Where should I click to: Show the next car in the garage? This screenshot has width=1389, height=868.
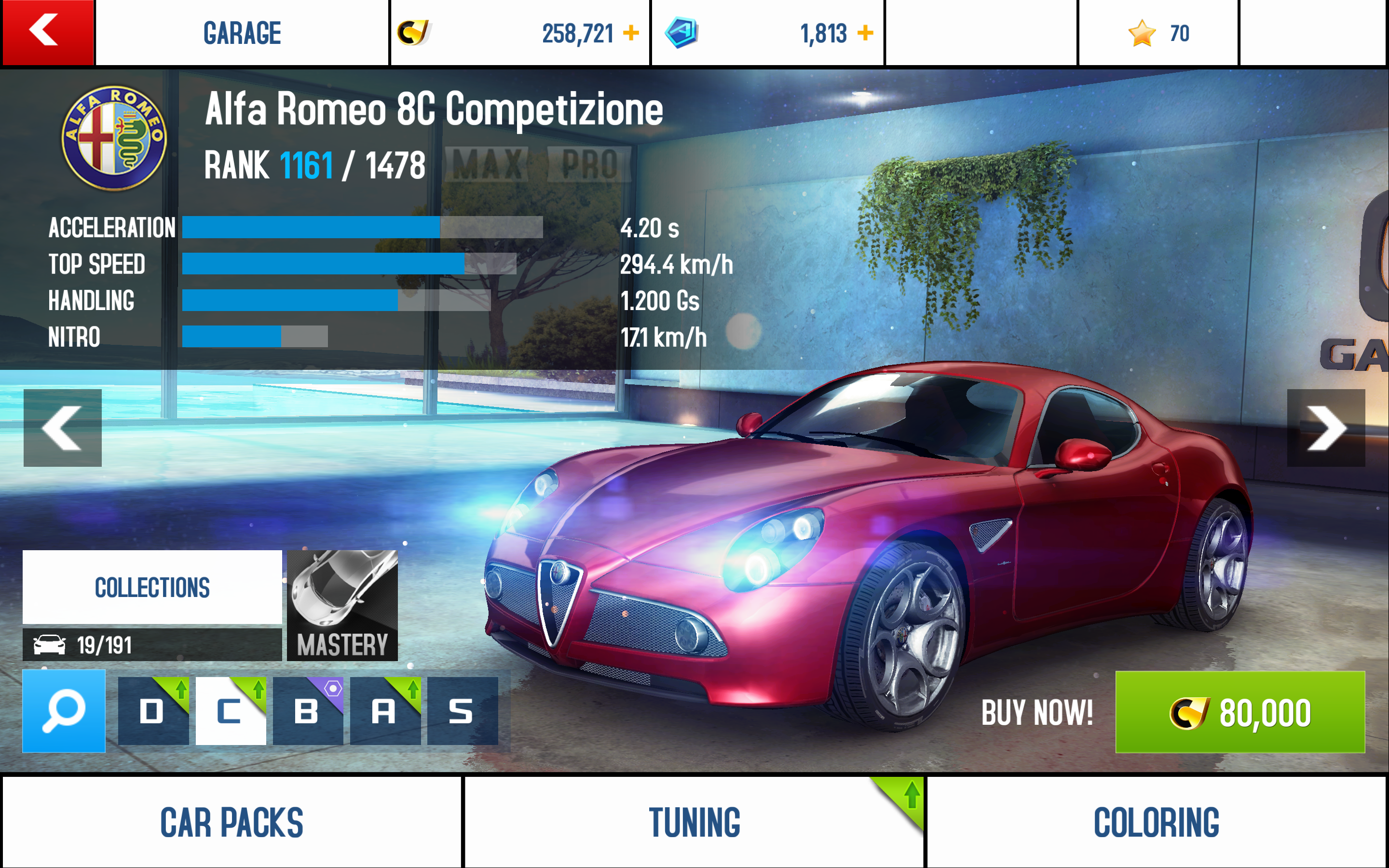(x=1325, y=428)
